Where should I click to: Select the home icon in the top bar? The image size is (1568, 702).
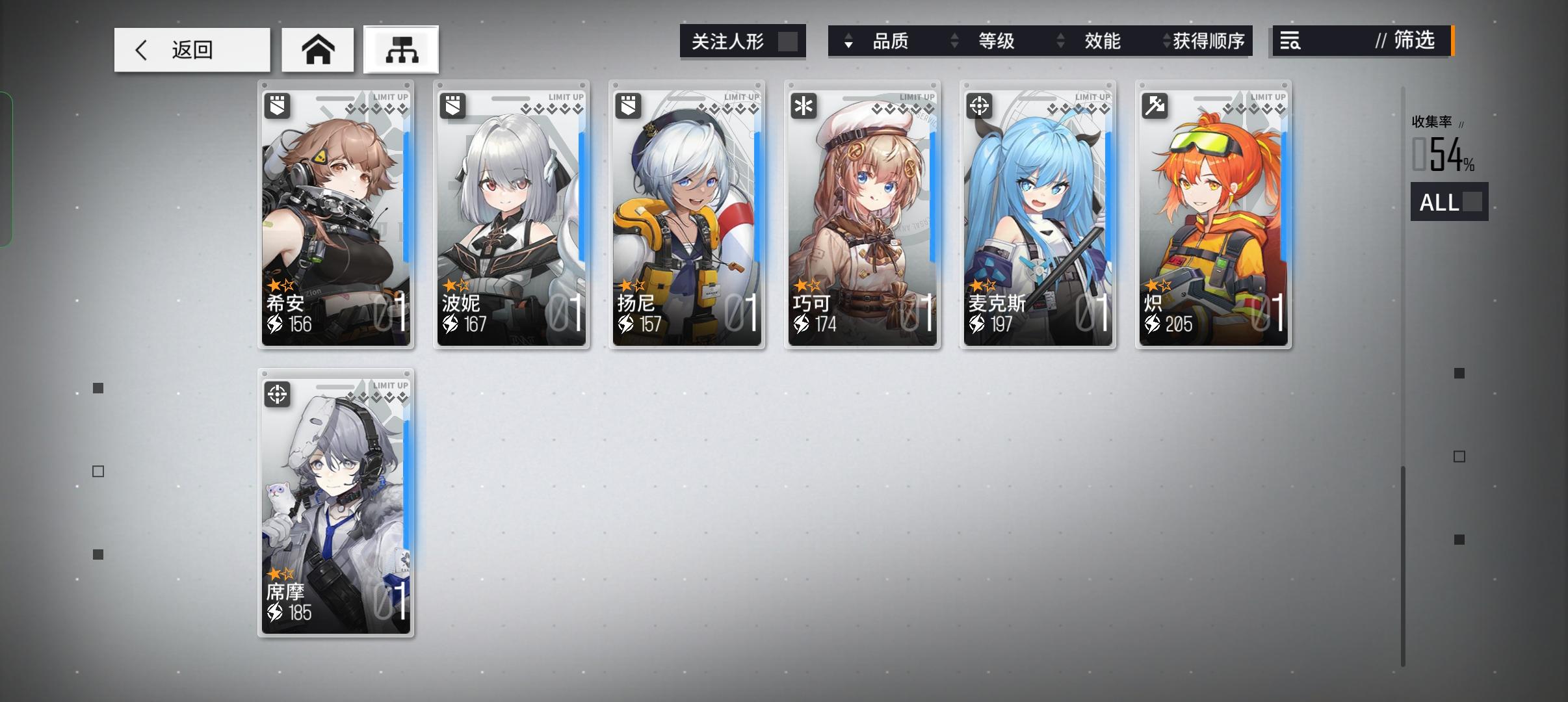pos(318,48)
